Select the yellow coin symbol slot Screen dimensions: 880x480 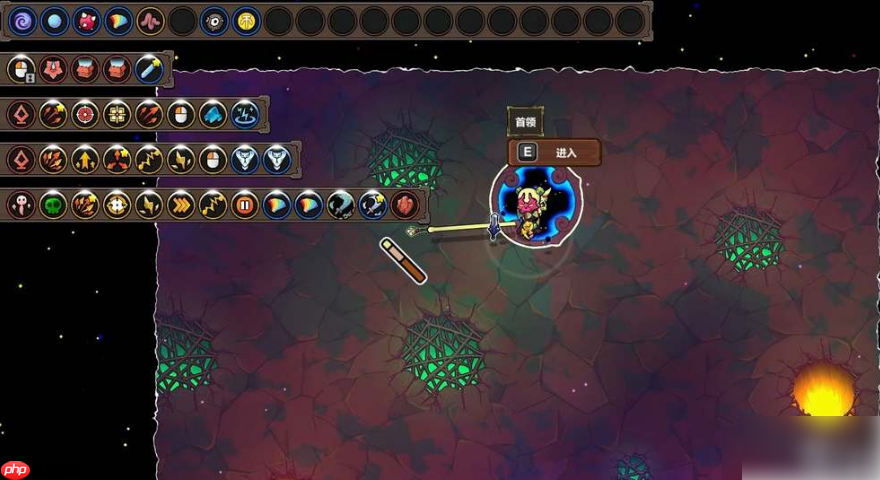click(247, 20)
